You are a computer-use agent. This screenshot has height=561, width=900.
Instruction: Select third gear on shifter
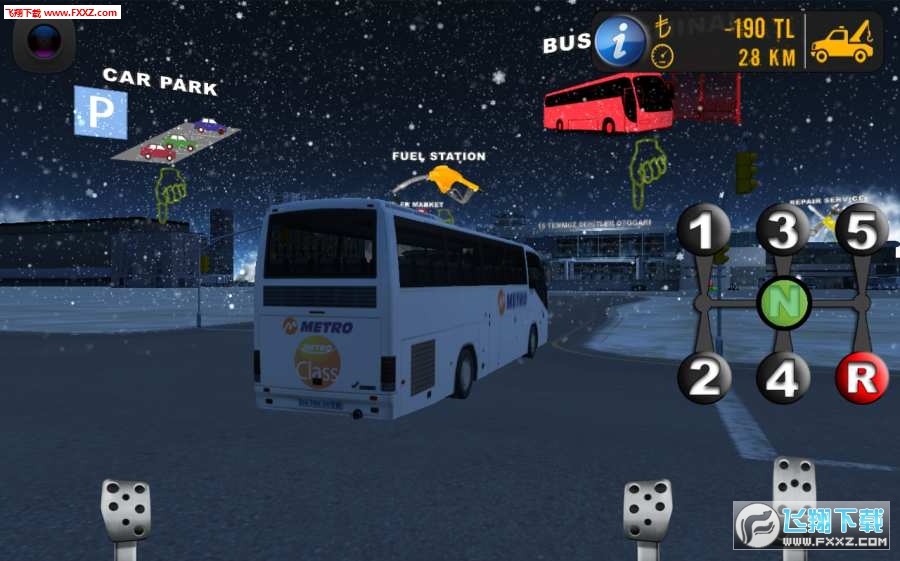782,231
